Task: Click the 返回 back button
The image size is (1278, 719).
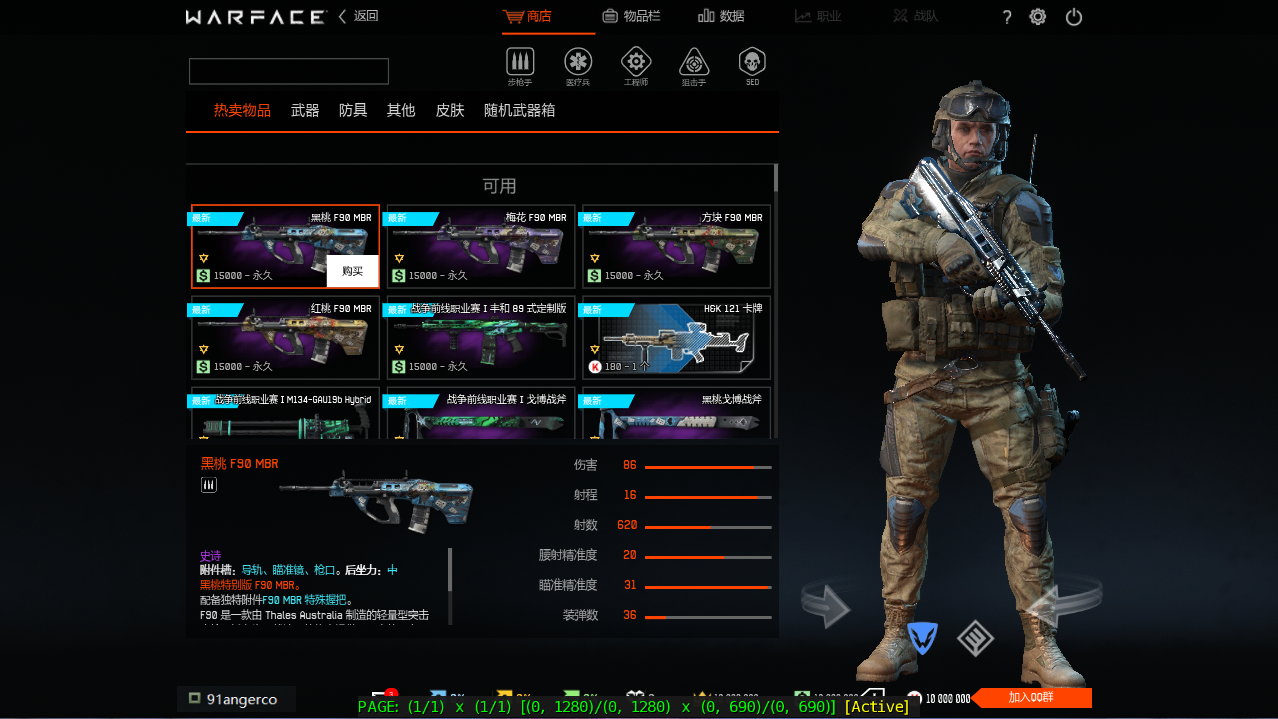Action: pos(358,16)
